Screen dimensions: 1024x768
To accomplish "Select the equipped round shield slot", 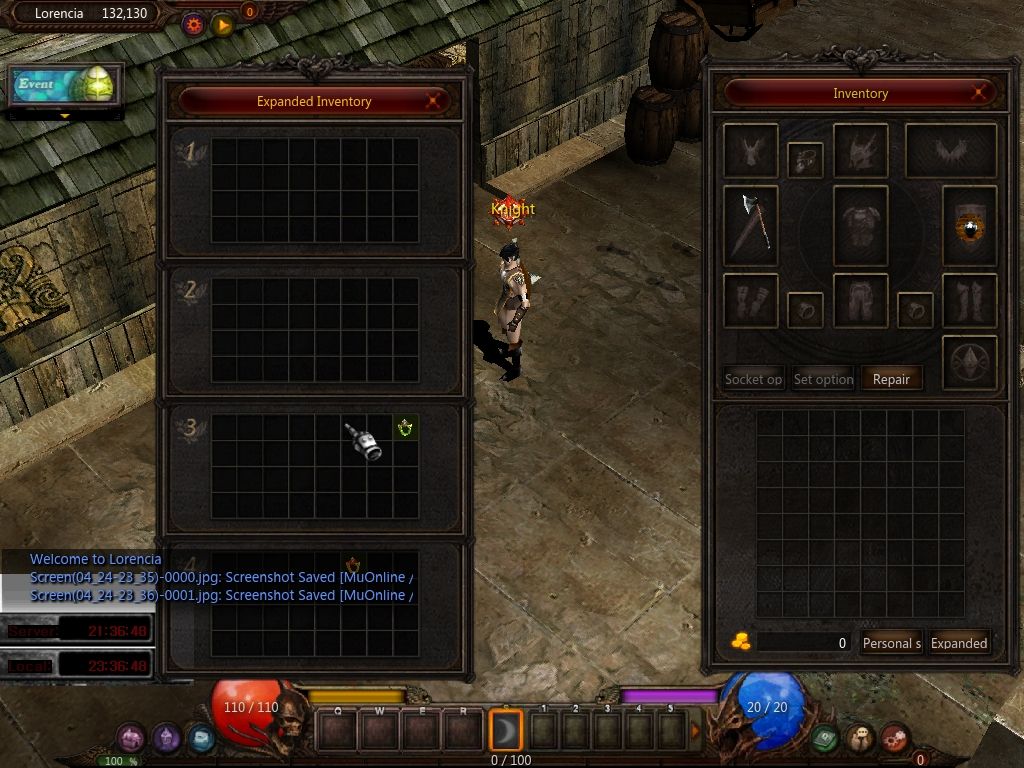I will (969, 226).
